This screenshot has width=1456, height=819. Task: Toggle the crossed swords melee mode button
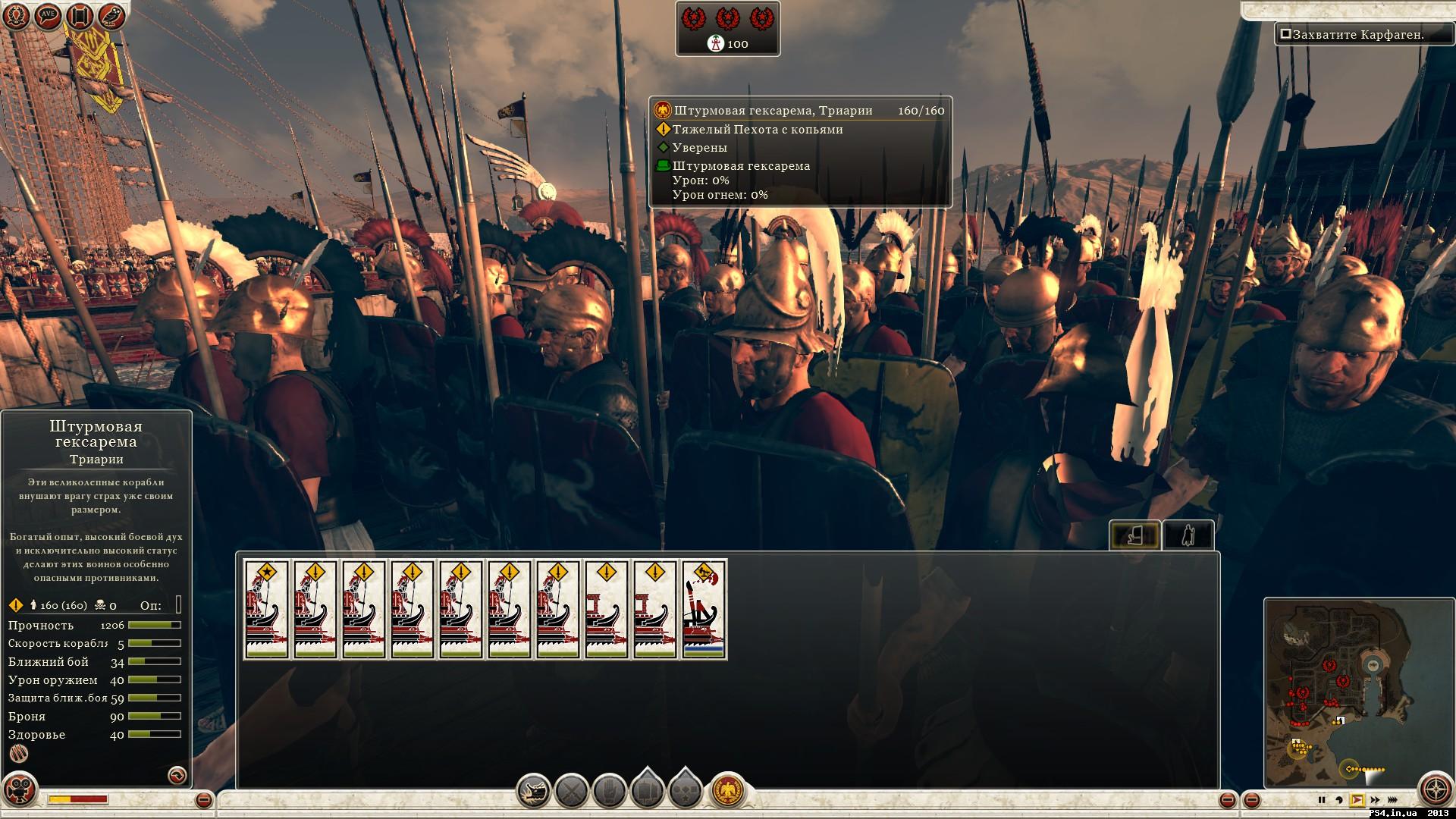[572, 792]
